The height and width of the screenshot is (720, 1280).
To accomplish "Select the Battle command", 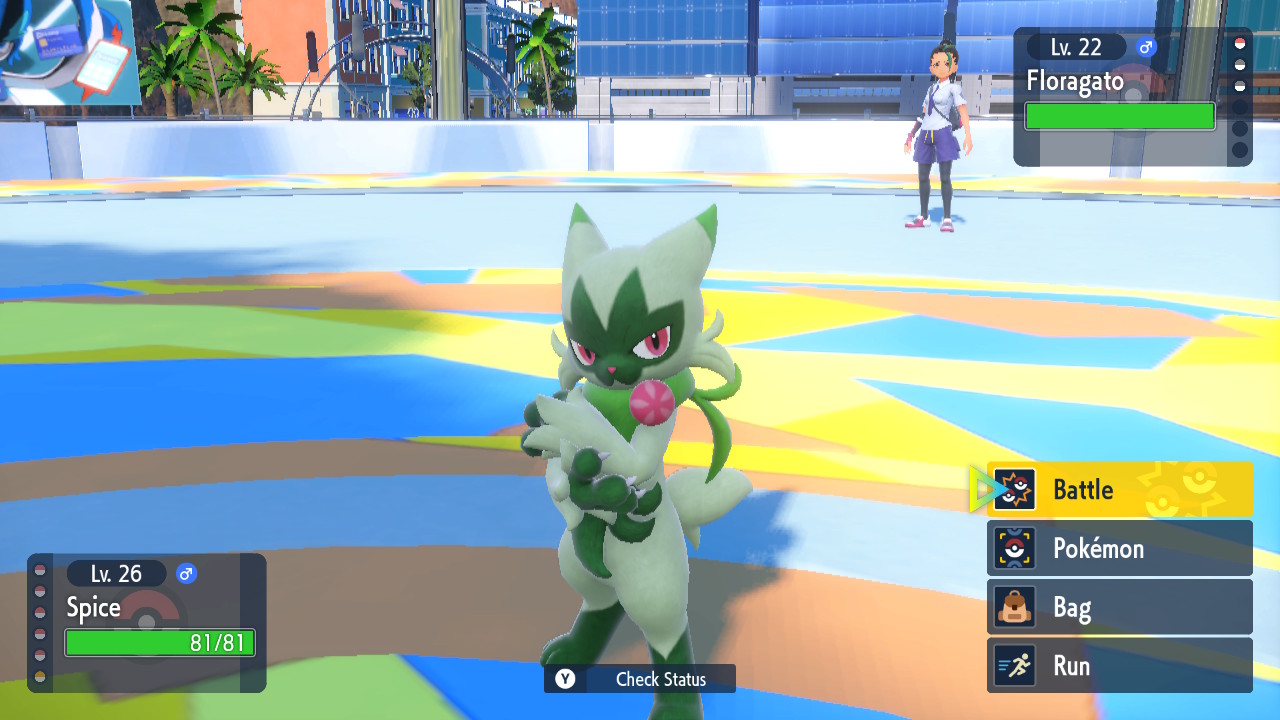I will click(1119, 490).
